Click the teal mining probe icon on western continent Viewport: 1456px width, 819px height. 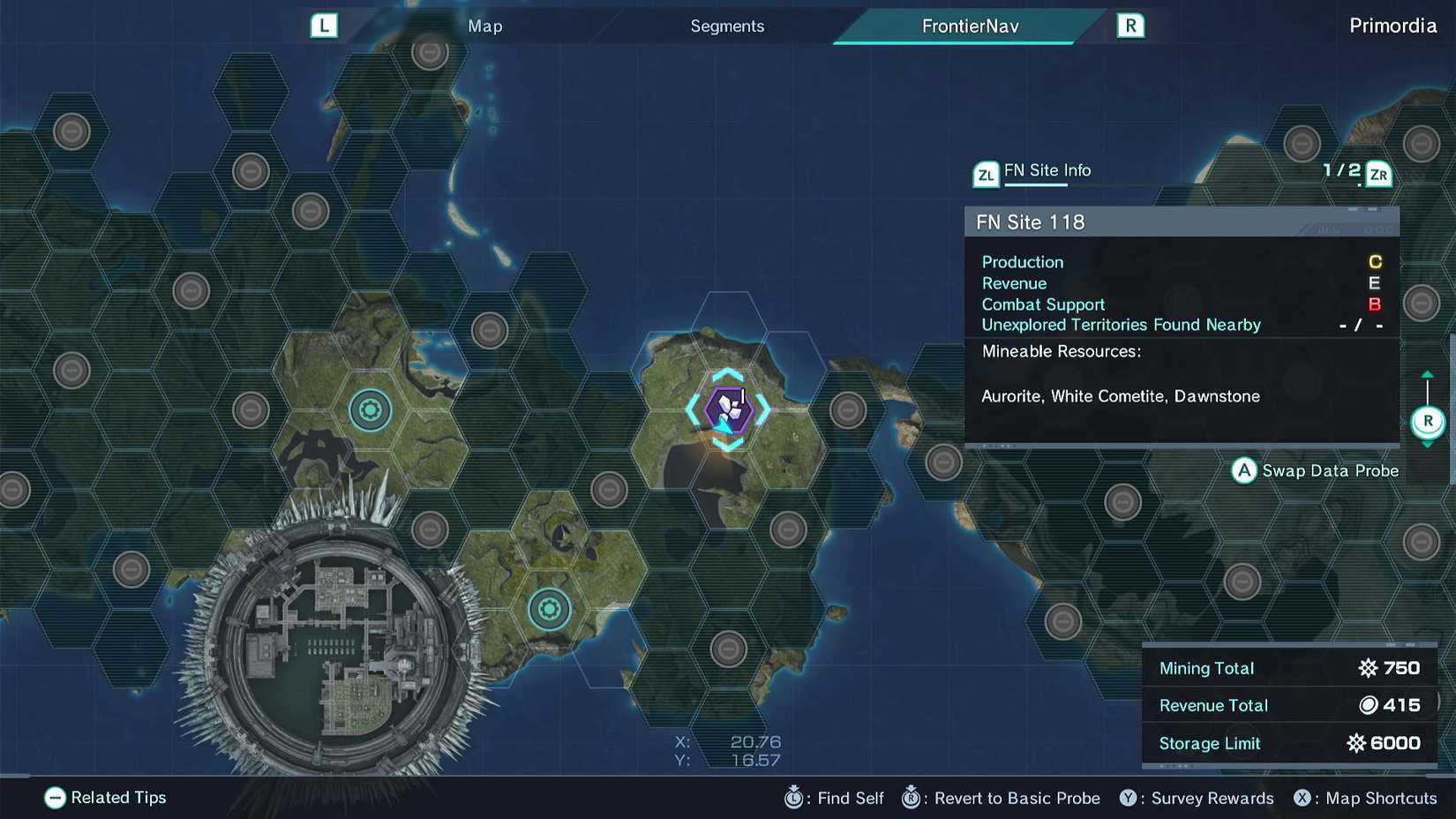[370, 409]
